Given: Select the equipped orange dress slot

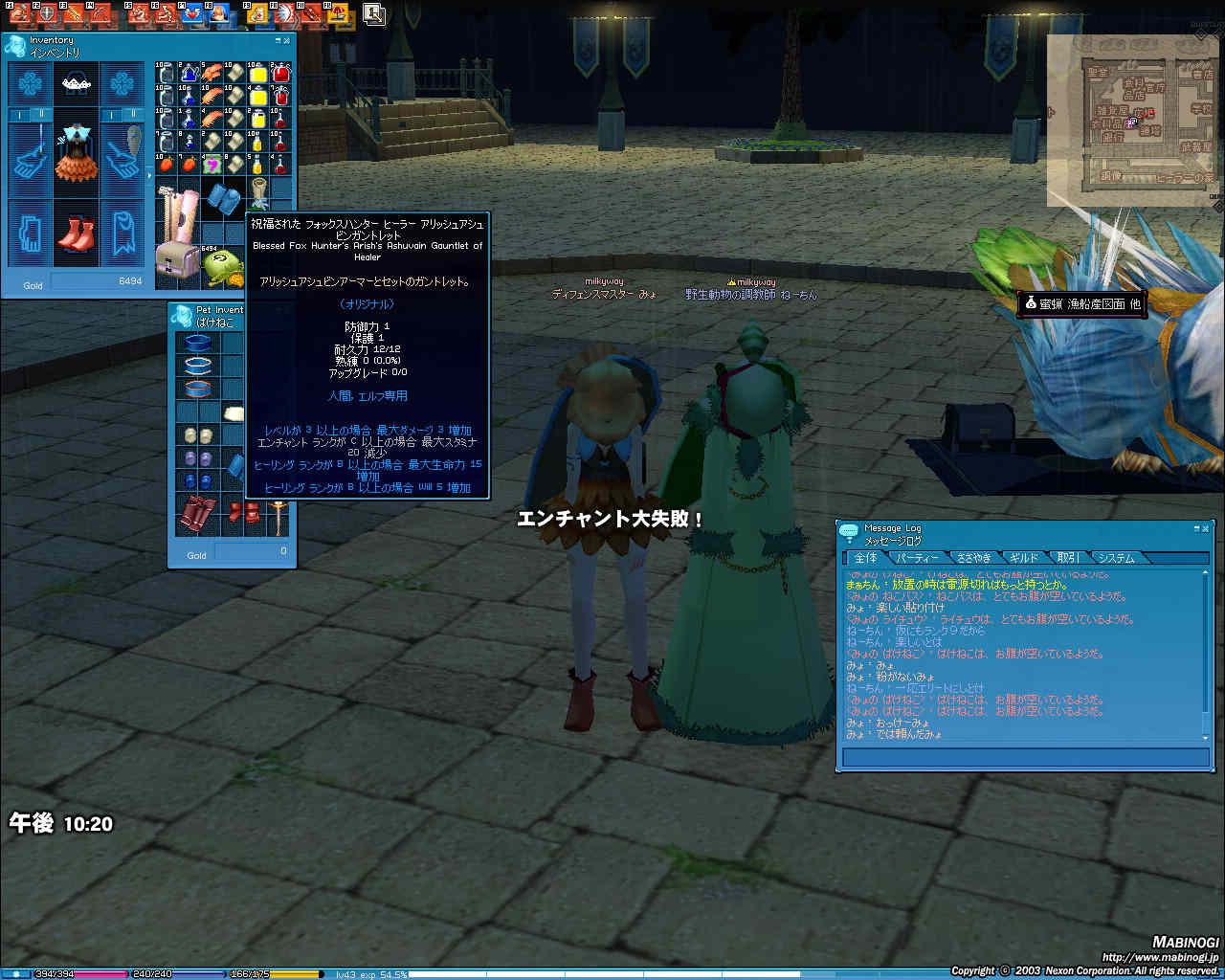Looking at the screenshot, I should tap(76, 153).
